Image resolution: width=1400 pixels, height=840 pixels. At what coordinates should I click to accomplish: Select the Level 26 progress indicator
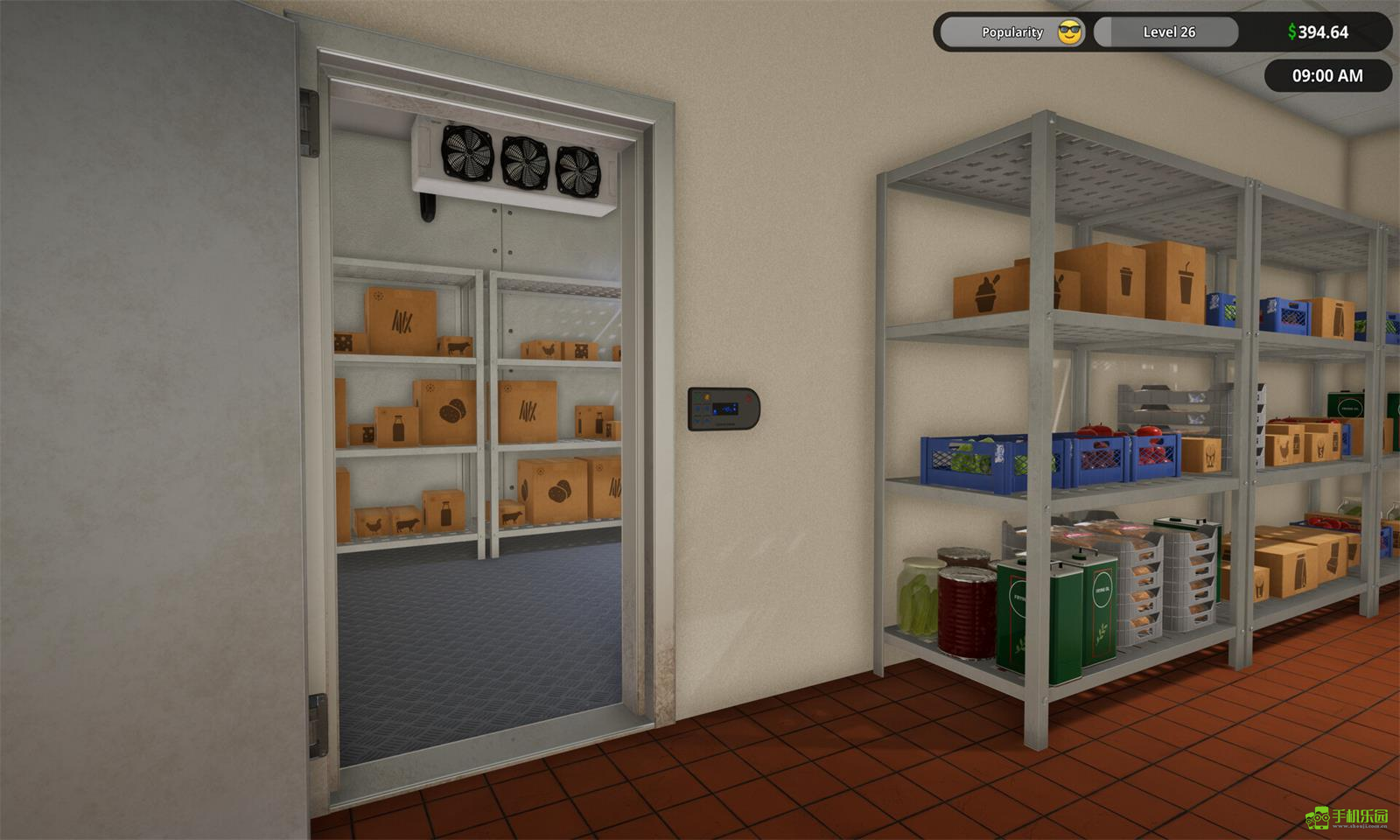[x=1167, y=32]
